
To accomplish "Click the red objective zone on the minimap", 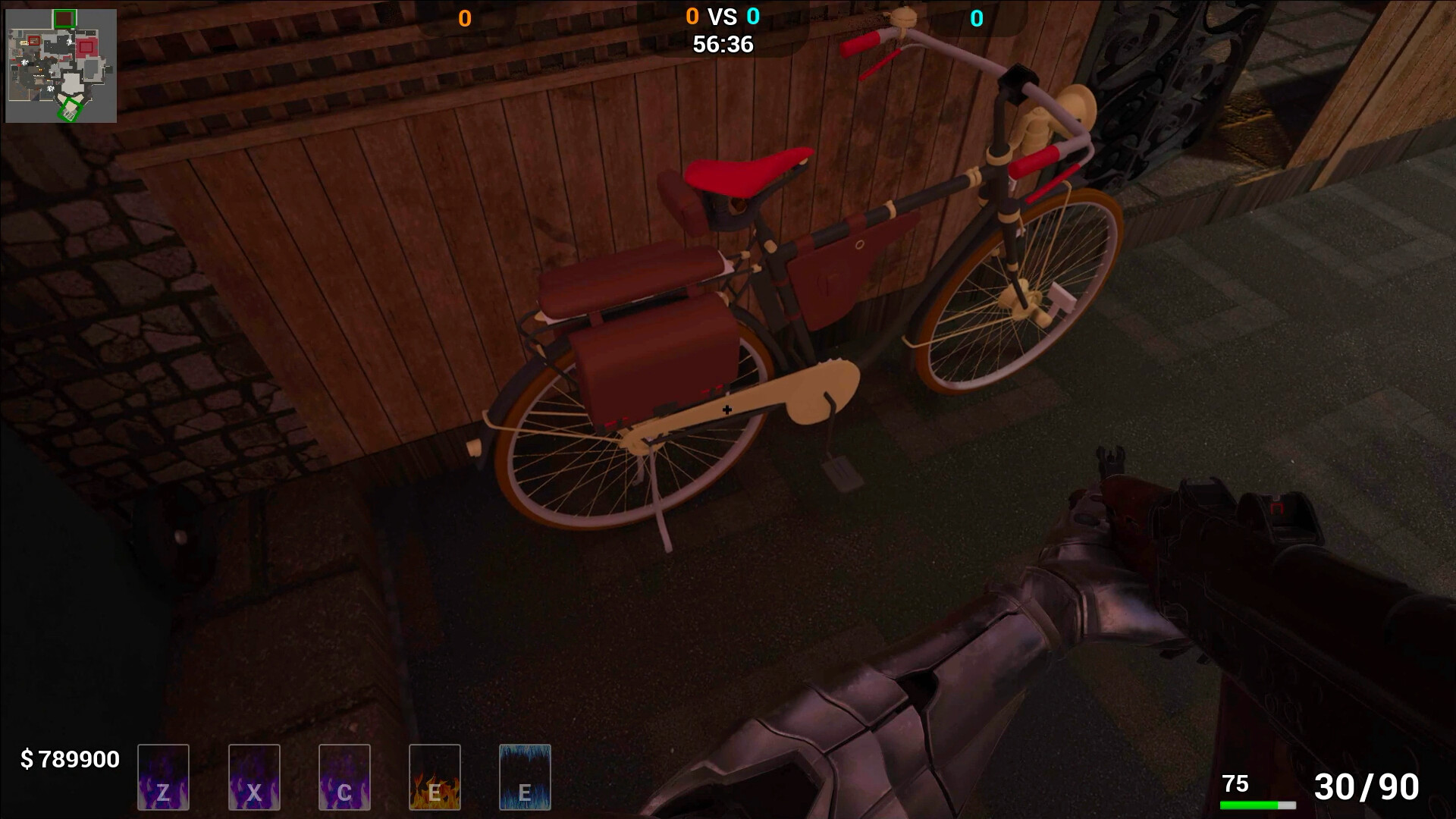I will coord(86,47).
